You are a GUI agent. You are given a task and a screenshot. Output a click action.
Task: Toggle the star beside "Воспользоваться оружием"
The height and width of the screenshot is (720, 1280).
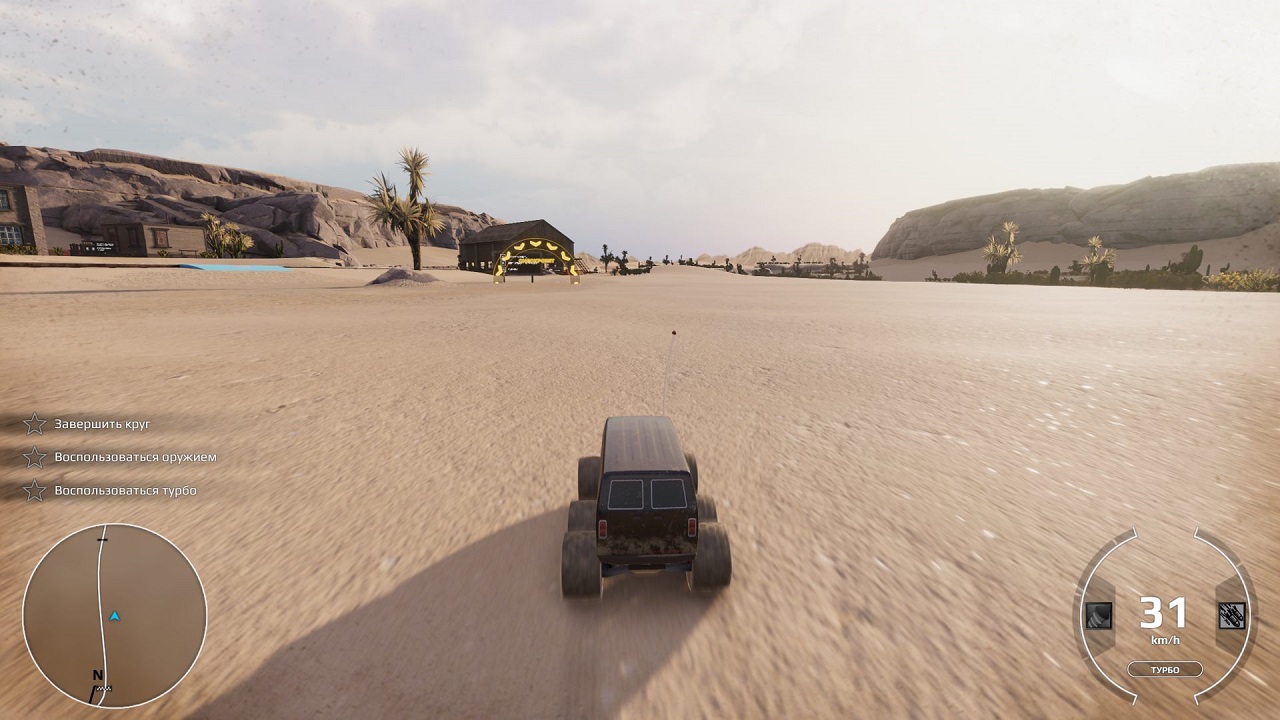click(35, 458)
